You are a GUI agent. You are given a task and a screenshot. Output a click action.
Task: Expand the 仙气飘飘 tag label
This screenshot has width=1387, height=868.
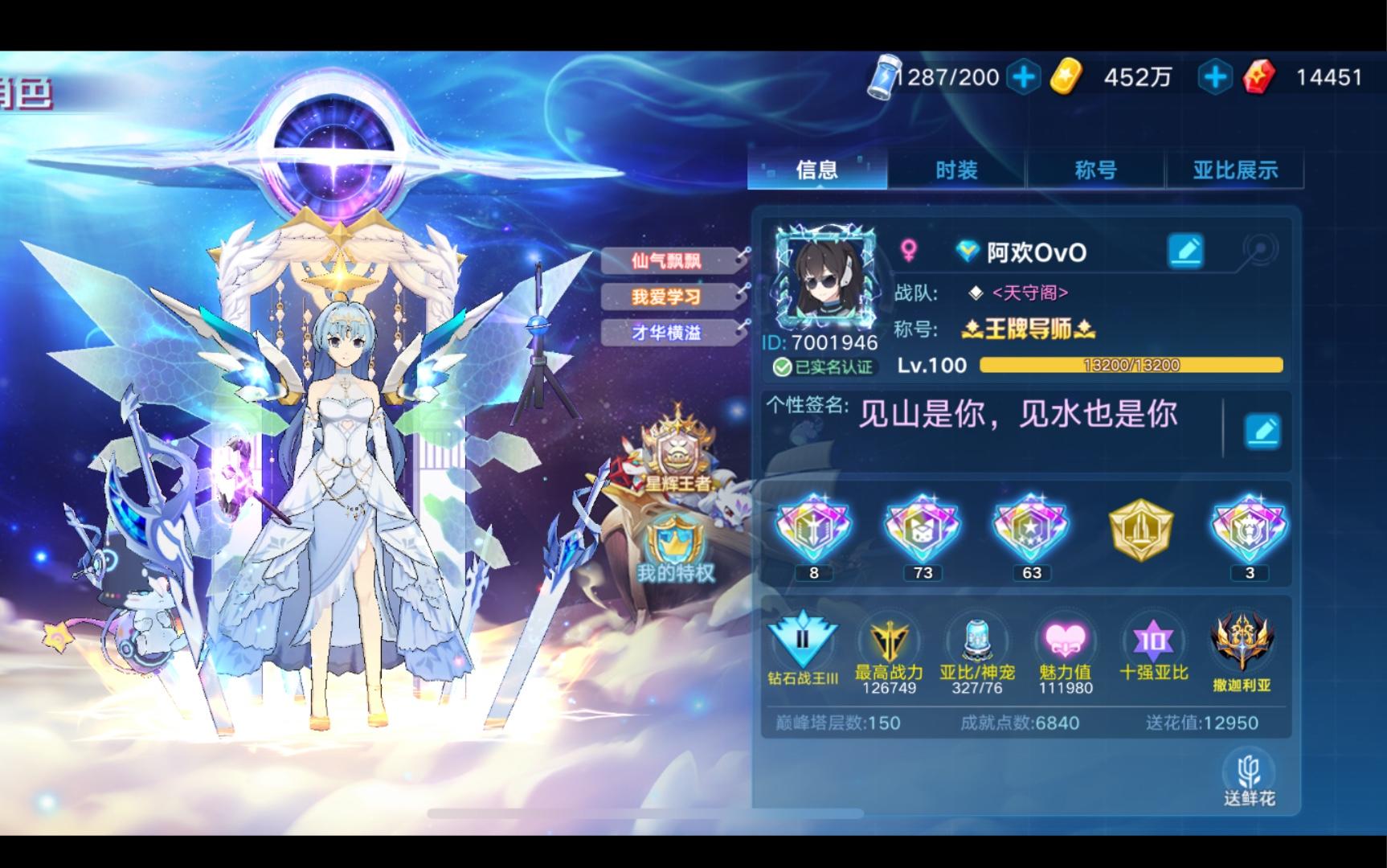pyautogui.click(x=667, y=261)
